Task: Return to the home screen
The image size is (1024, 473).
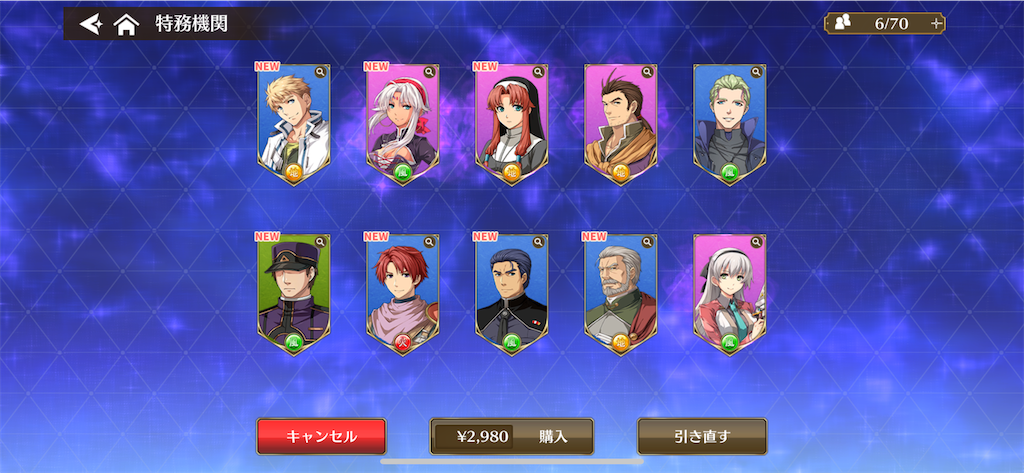Action: point(125,24)
